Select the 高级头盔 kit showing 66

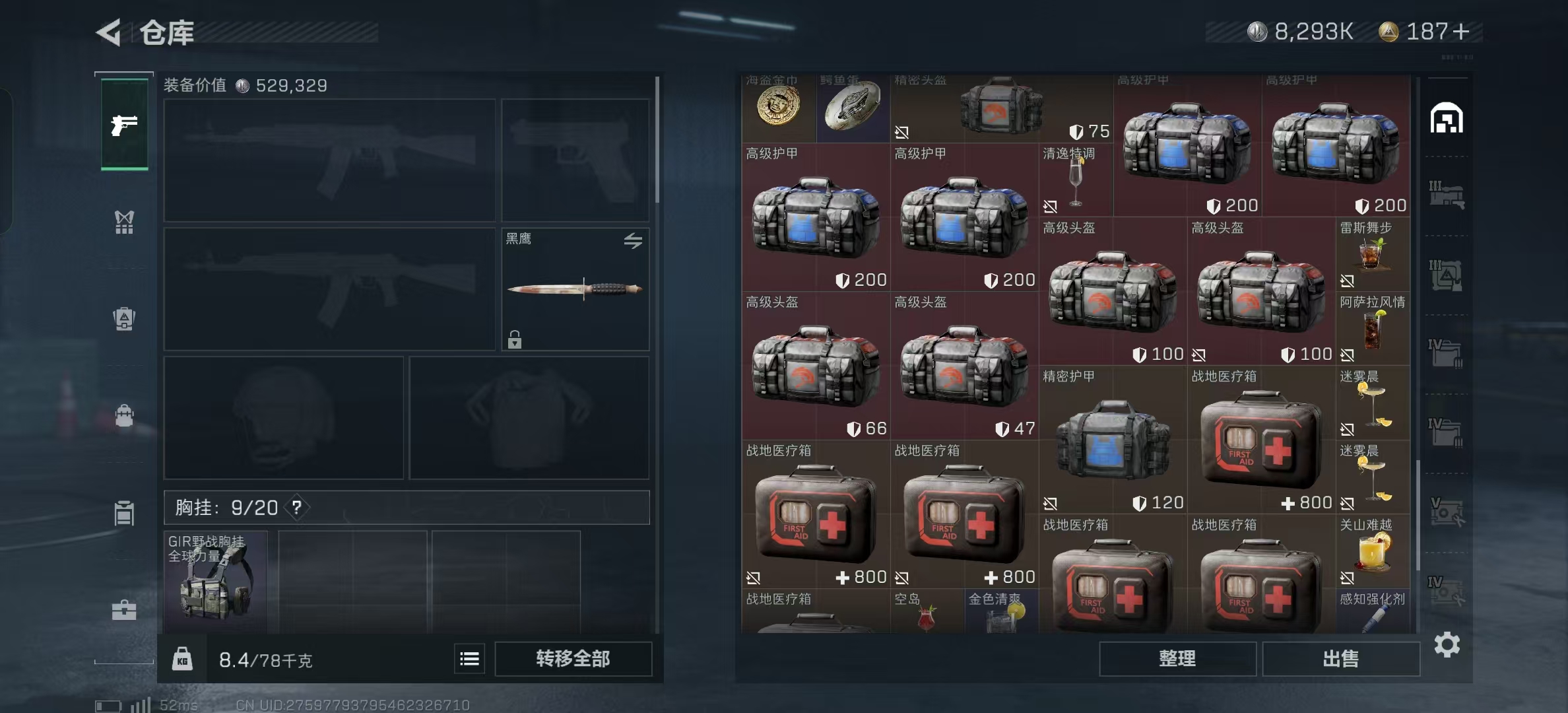[816, 367]
